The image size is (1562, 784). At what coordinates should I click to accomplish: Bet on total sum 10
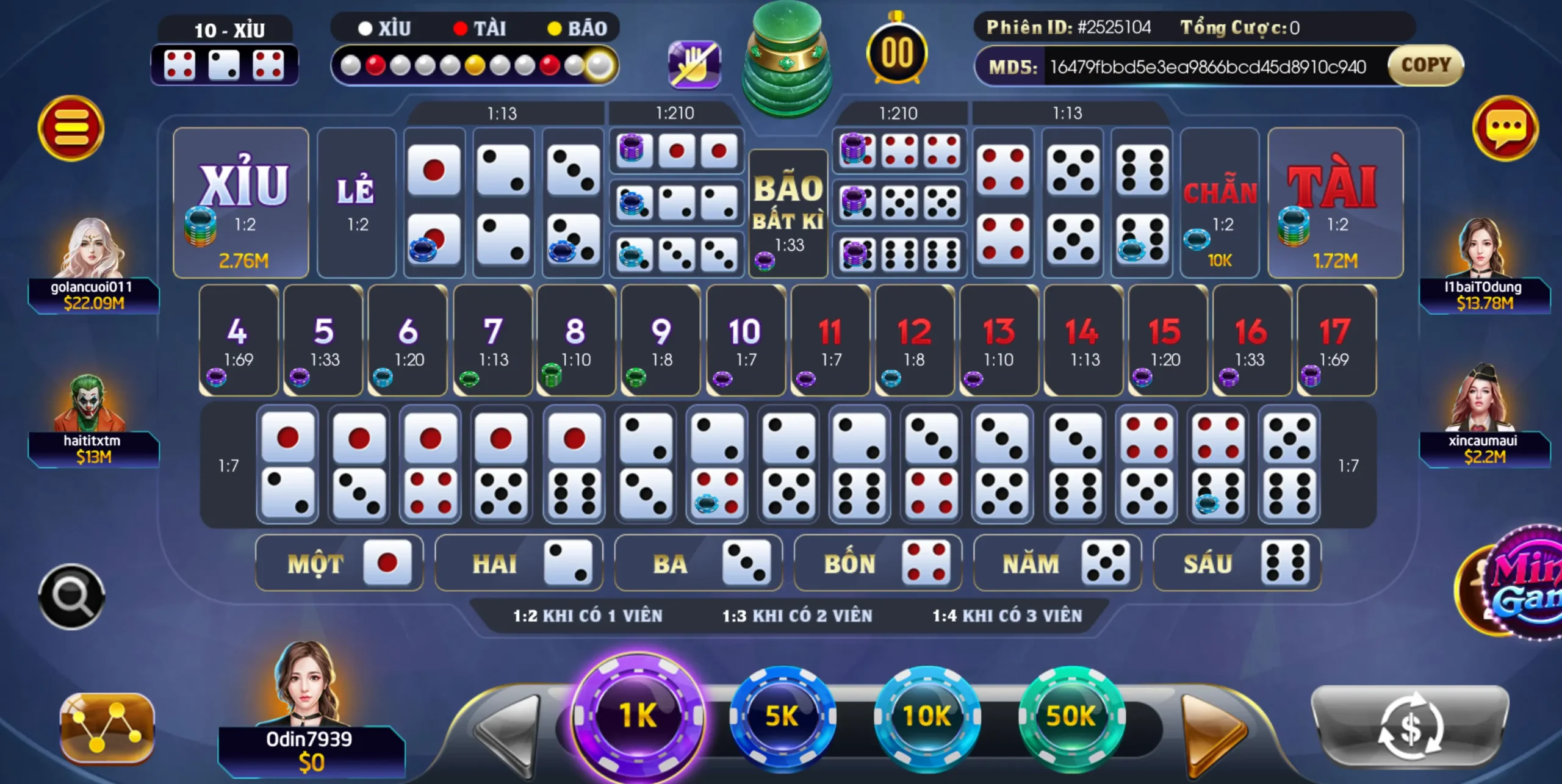pyautogui.click(x=745, y=340)
